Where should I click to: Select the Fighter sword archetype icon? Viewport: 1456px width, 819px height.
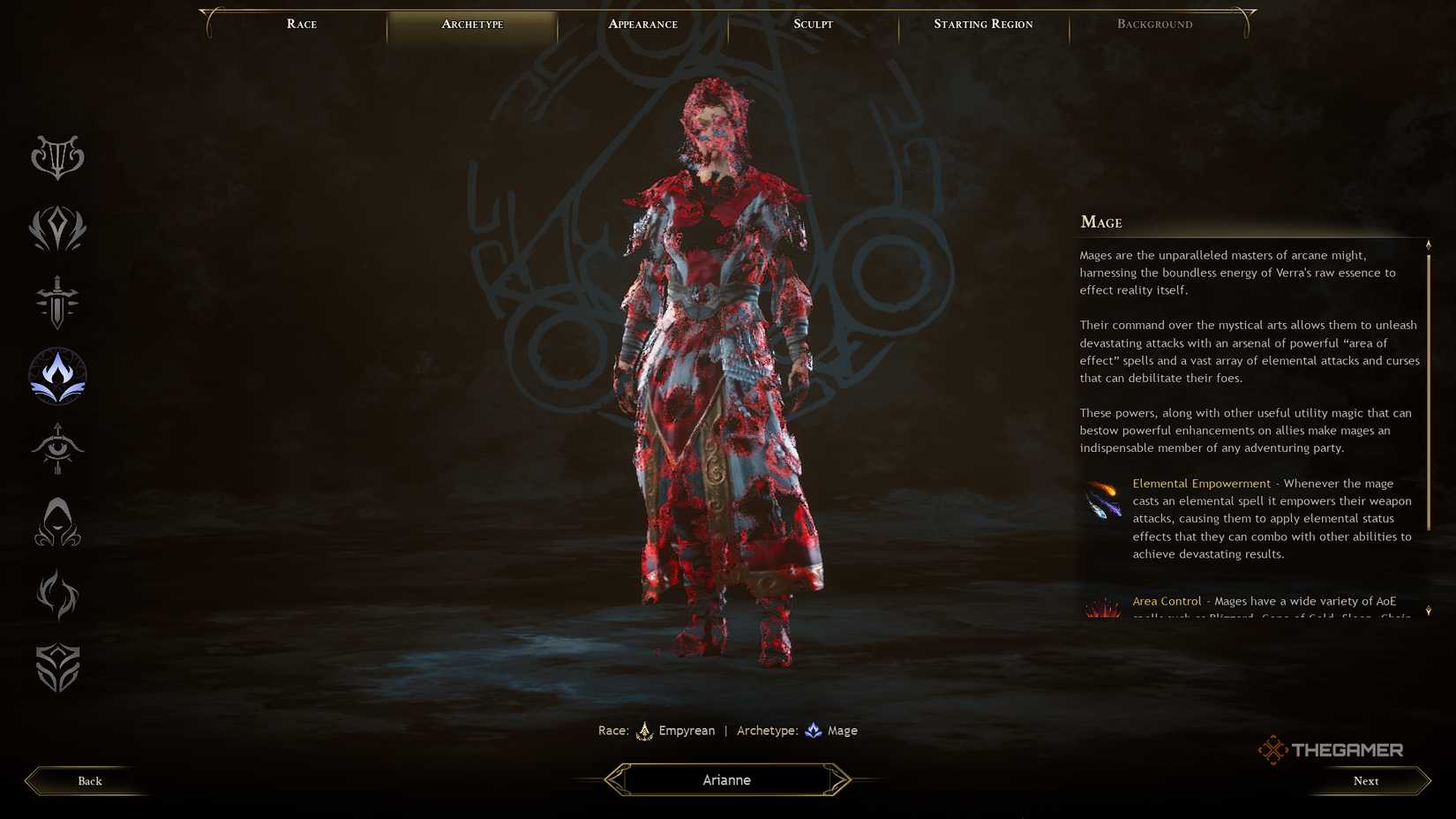click(x=56, y=303)
